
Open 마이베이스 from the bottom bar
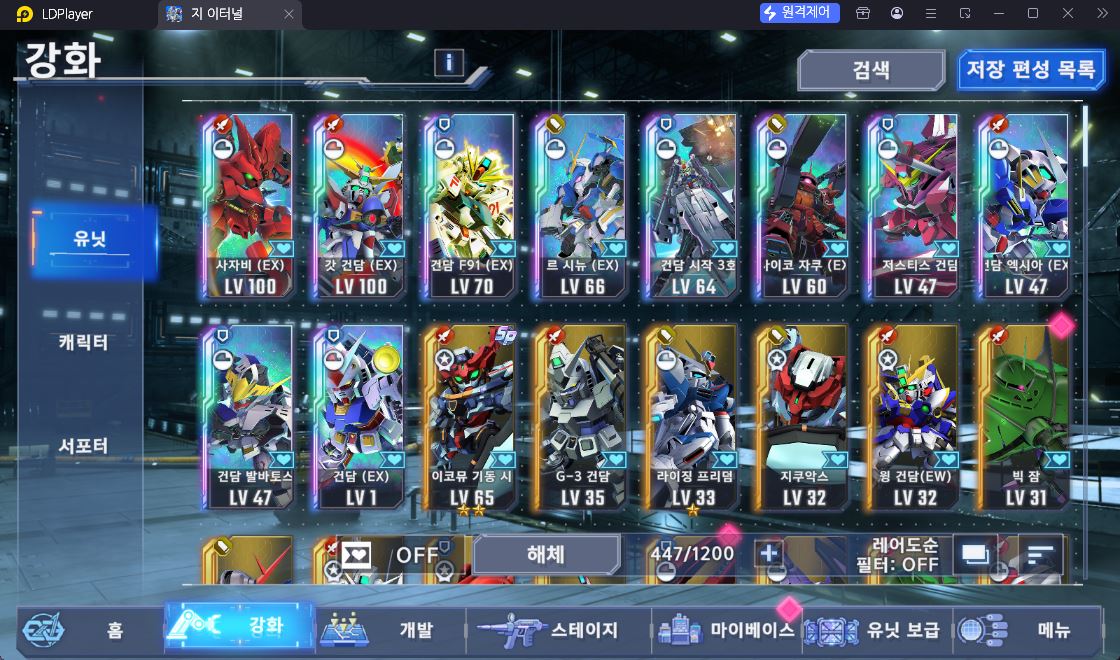726,630
